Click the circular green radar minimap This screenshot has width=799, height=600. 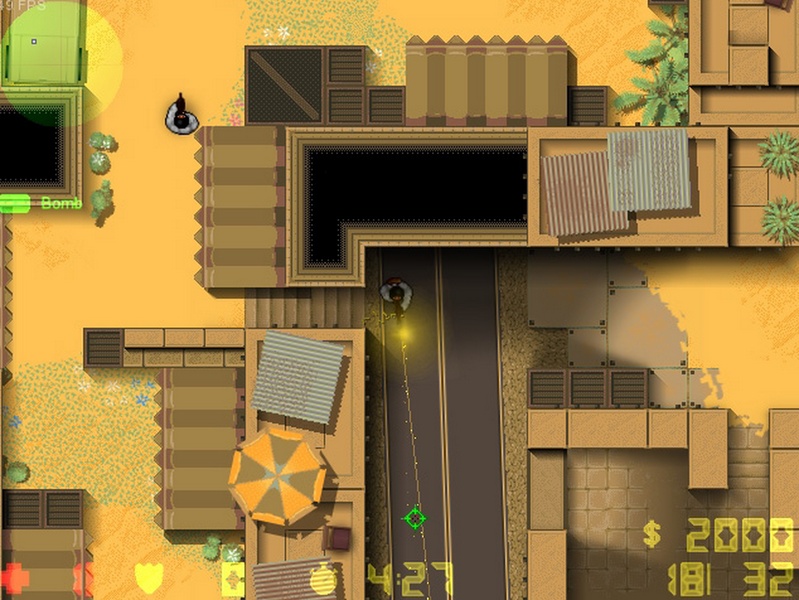tap(60, 62)
